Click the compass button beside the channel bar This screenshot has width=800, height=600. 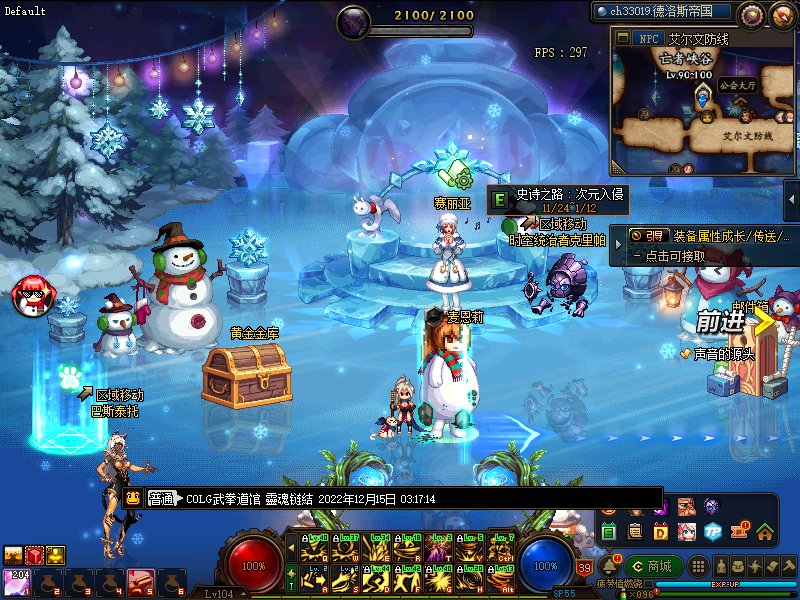[751, 13]
